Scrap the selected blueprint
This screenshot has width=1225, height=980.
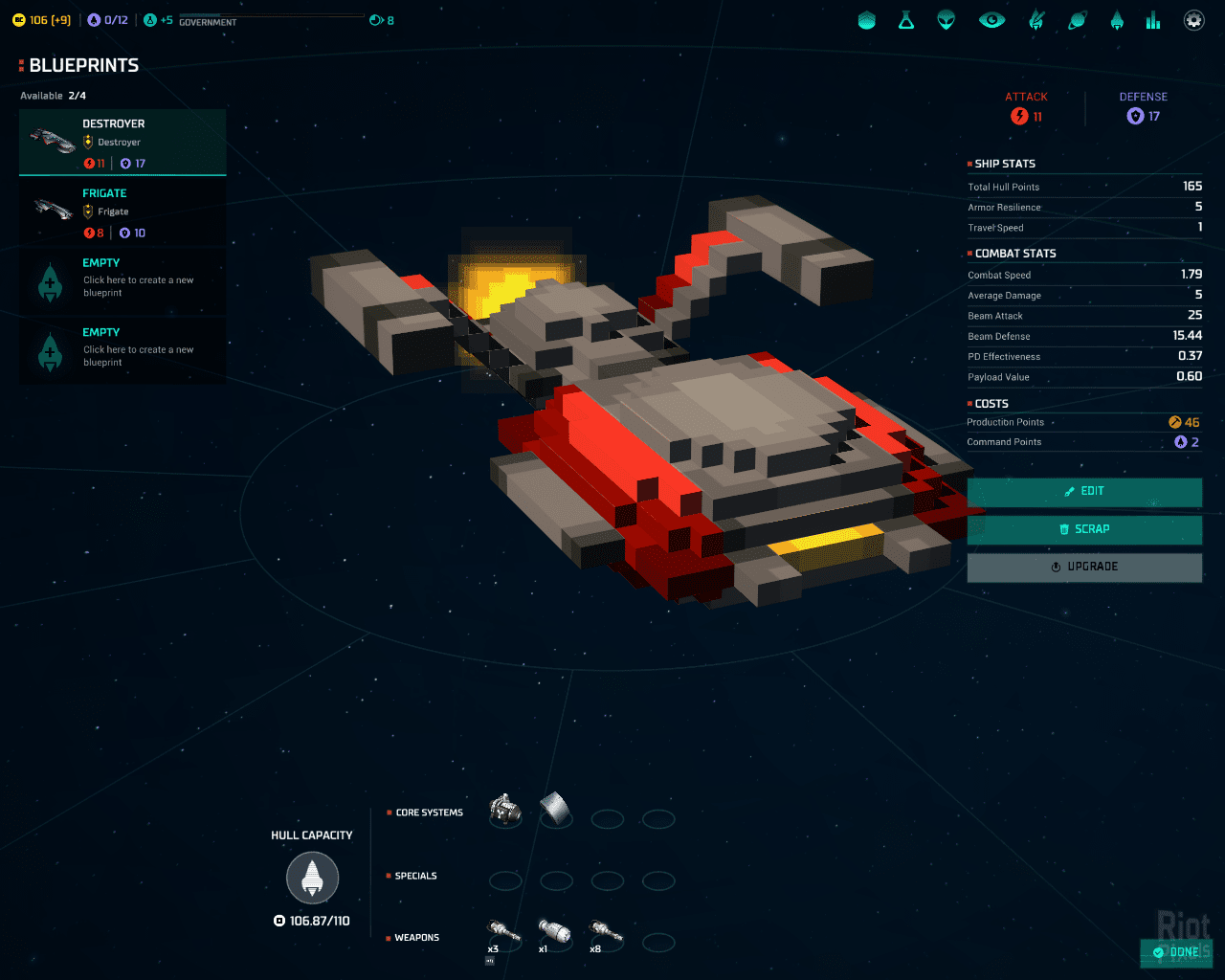pos(1084,529)
